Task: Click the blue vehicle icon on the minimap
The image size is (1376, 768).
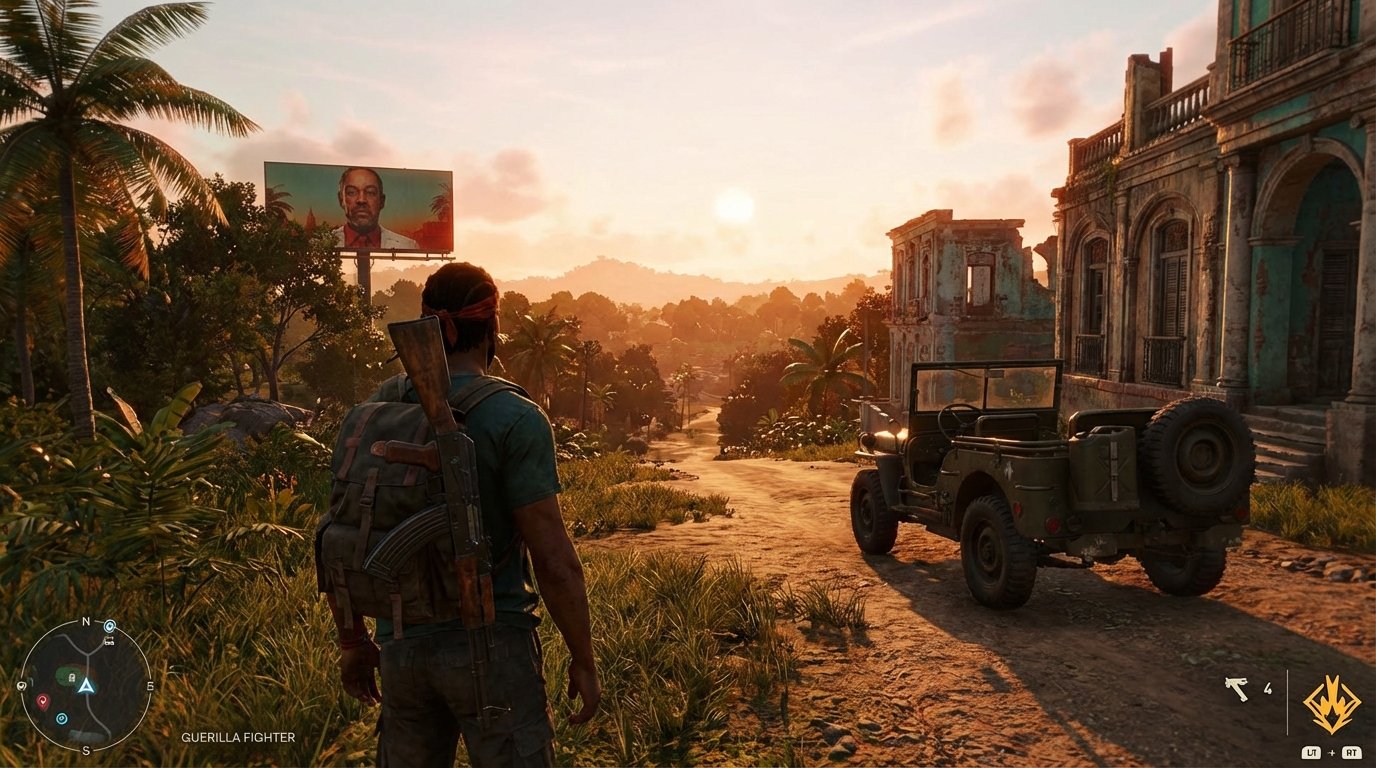Action: (108, 643)
